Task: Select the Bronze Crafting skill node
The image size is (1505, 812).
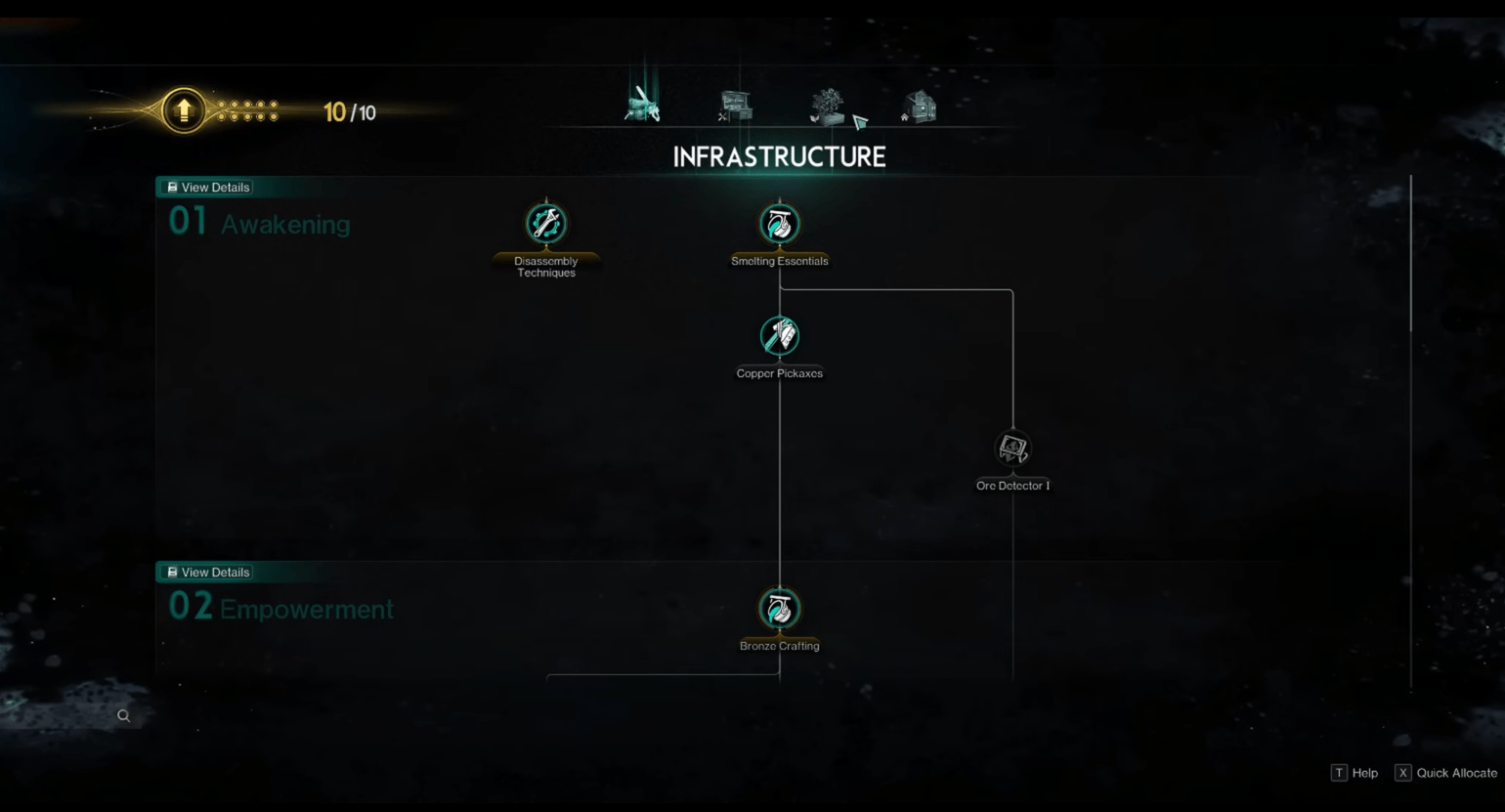Action: click(x=779, y=608)
